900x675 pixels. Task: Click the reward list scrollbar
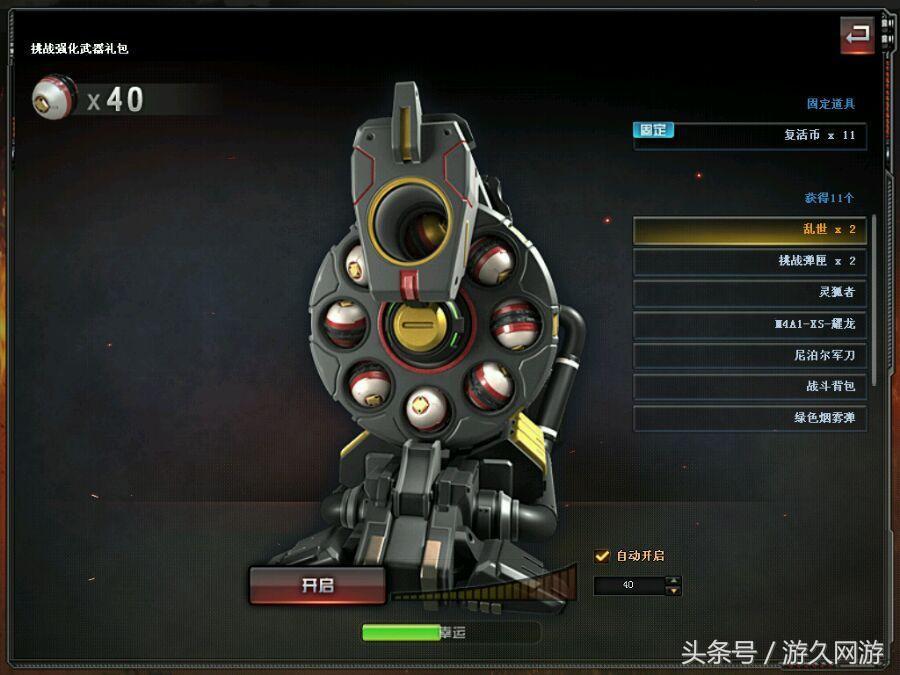[x=875, y=300]
